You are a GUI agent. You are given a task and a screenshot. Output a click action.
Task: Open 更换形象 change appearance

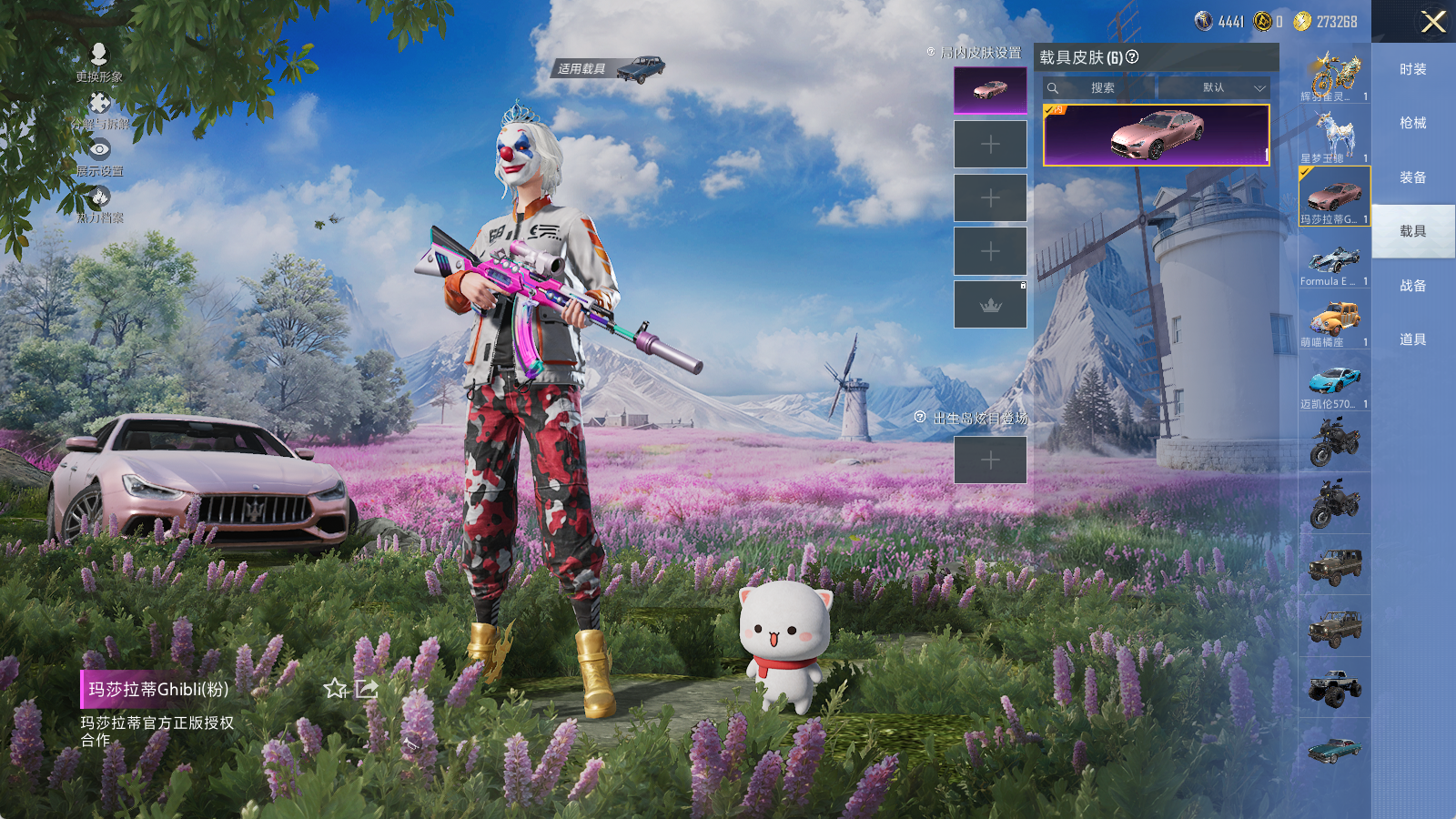coord(99,61)
